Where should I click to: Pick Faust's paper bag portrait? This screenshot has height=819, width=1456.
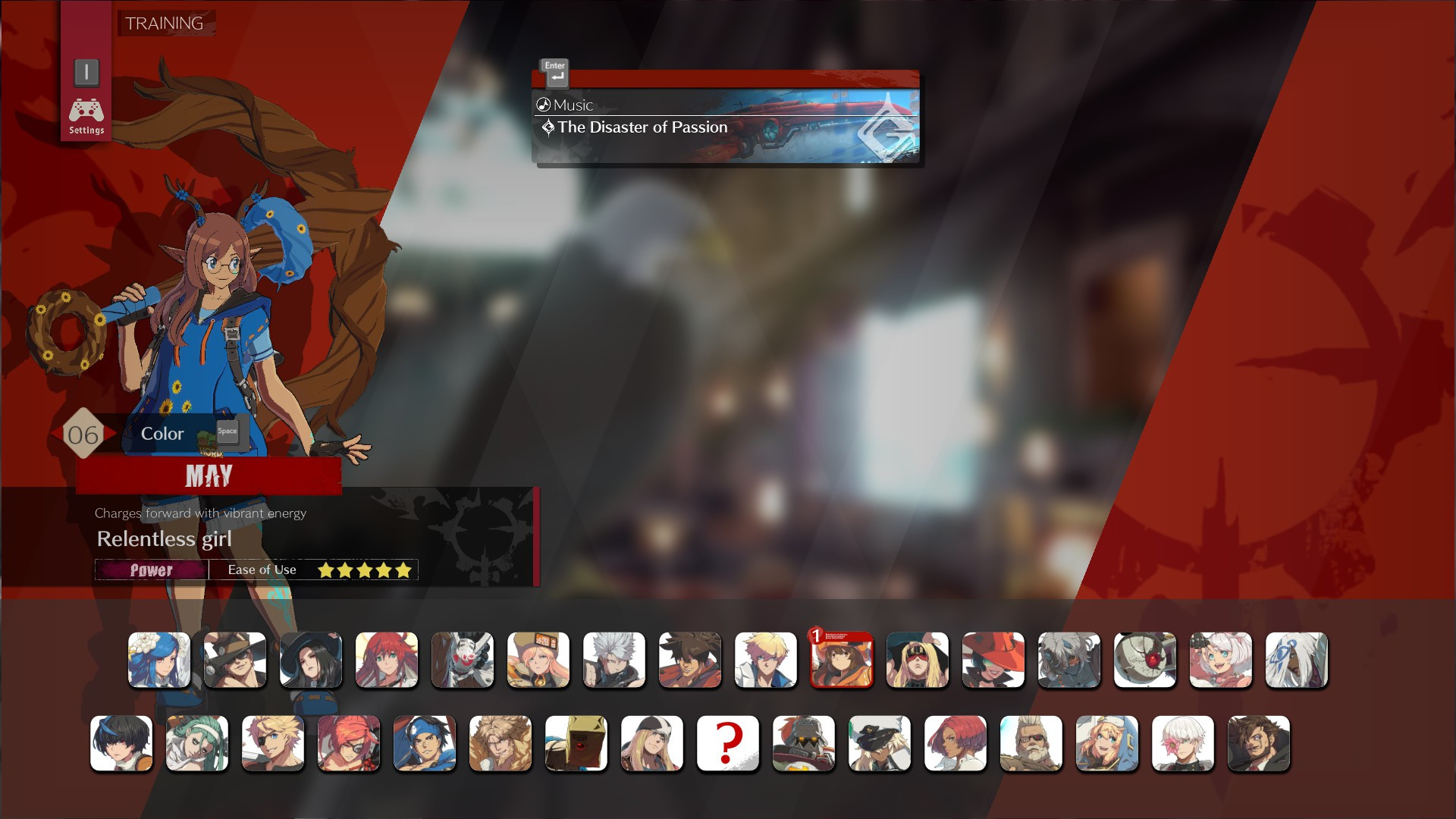pyautogui.click(x=576, y=744)
